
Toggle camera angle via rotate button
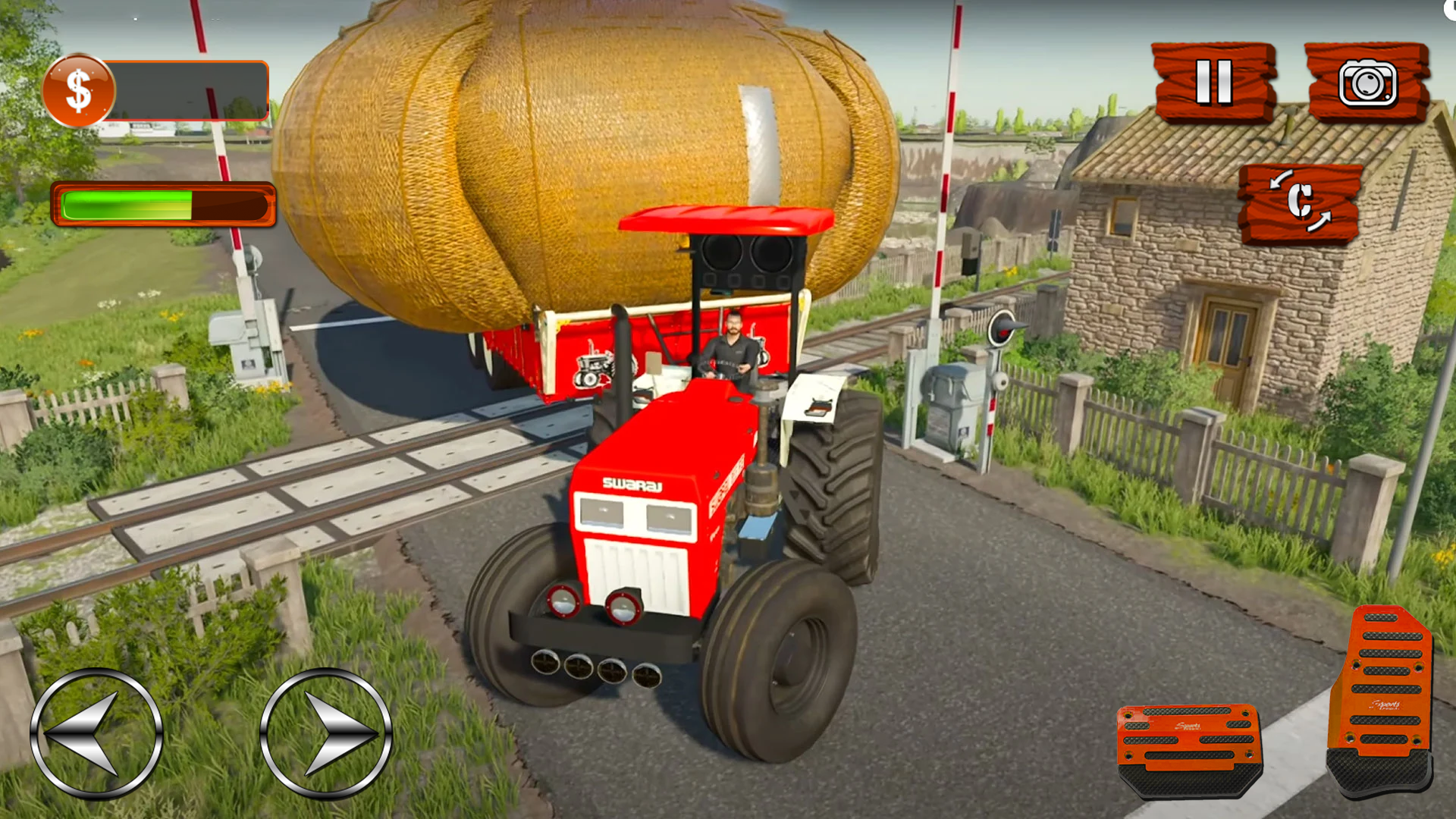pyautogui.click(x=1301, y=201)
